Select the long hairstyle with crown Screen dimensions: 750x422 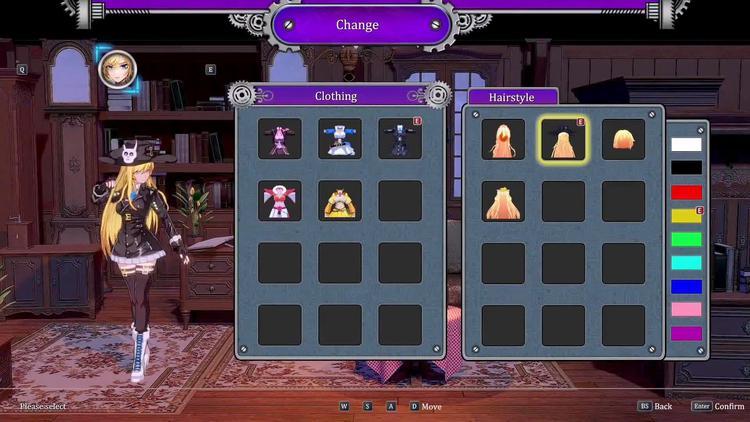tap(503, 201)
